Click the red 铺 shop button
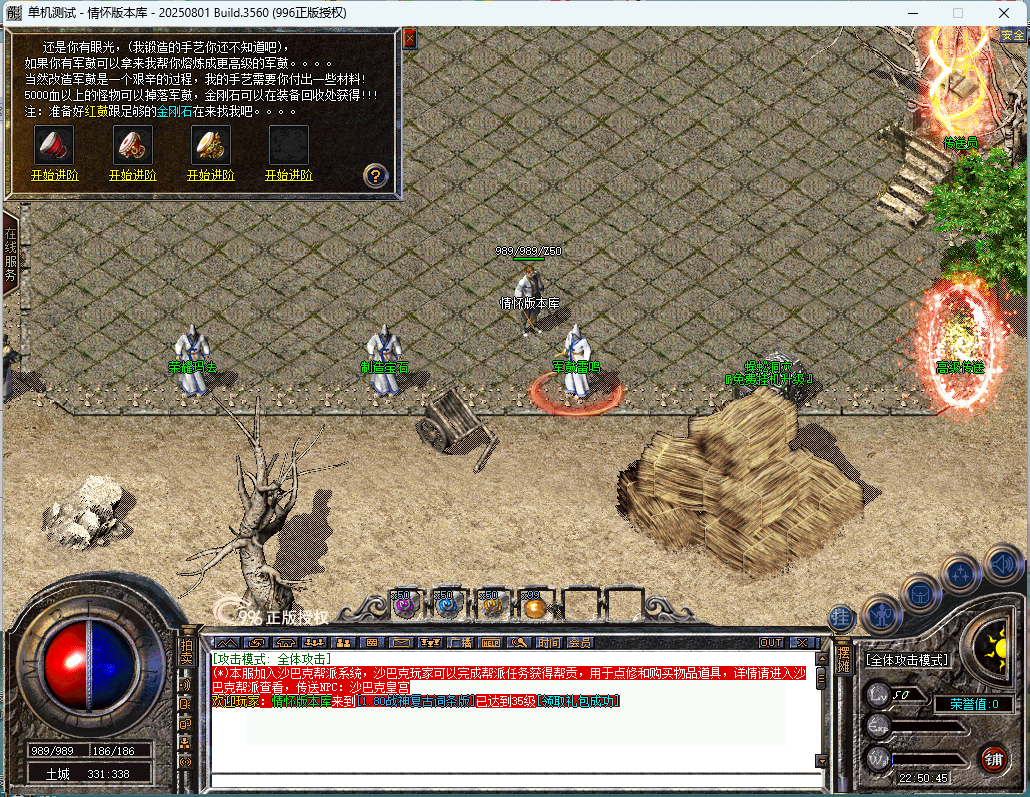The height and width of the screenshot is (797, 1030). (x=993, y=757)
